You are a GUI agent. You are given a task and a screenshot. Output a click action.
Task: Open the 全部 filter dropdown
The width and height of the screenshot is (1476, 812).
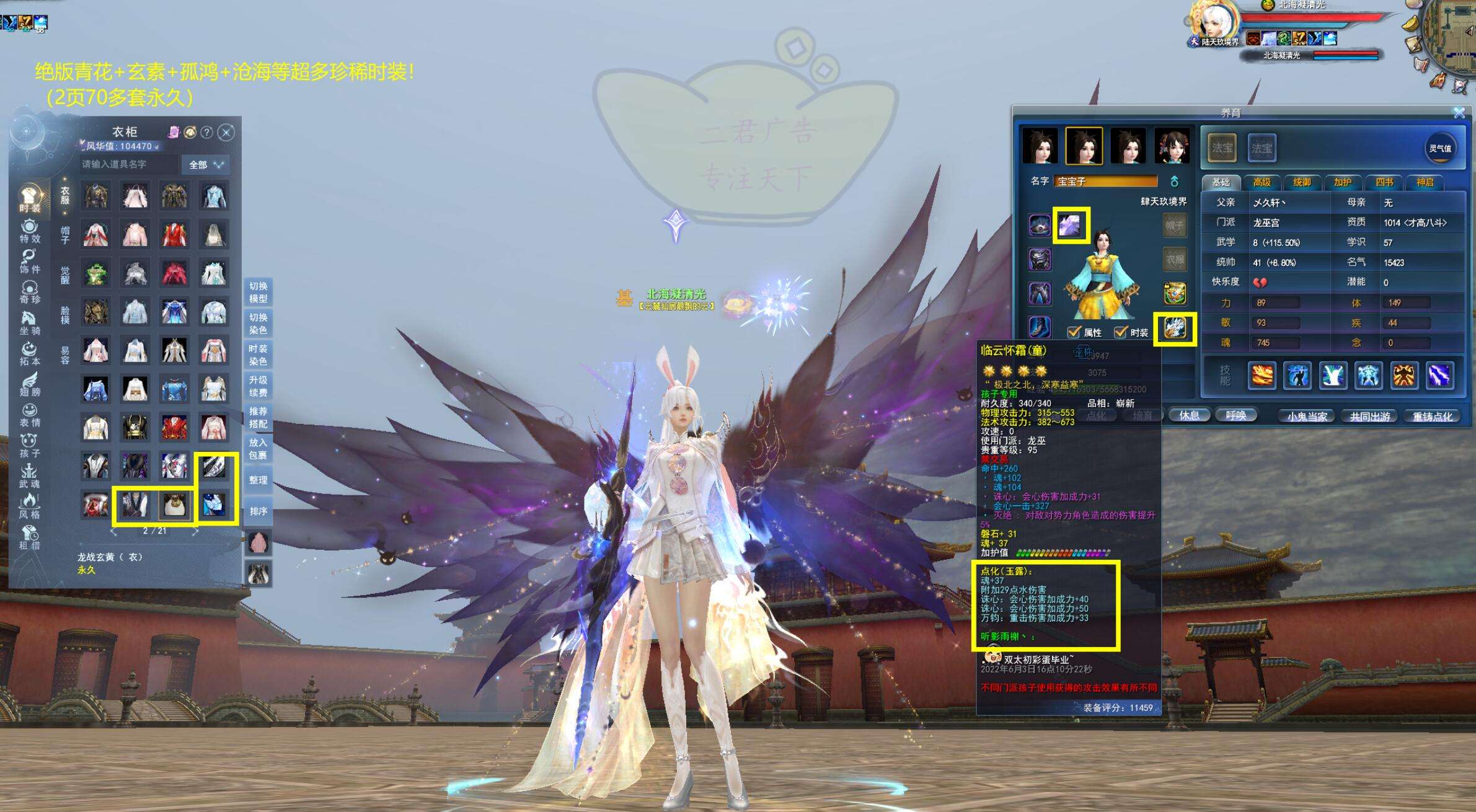(x=206, y=165)
